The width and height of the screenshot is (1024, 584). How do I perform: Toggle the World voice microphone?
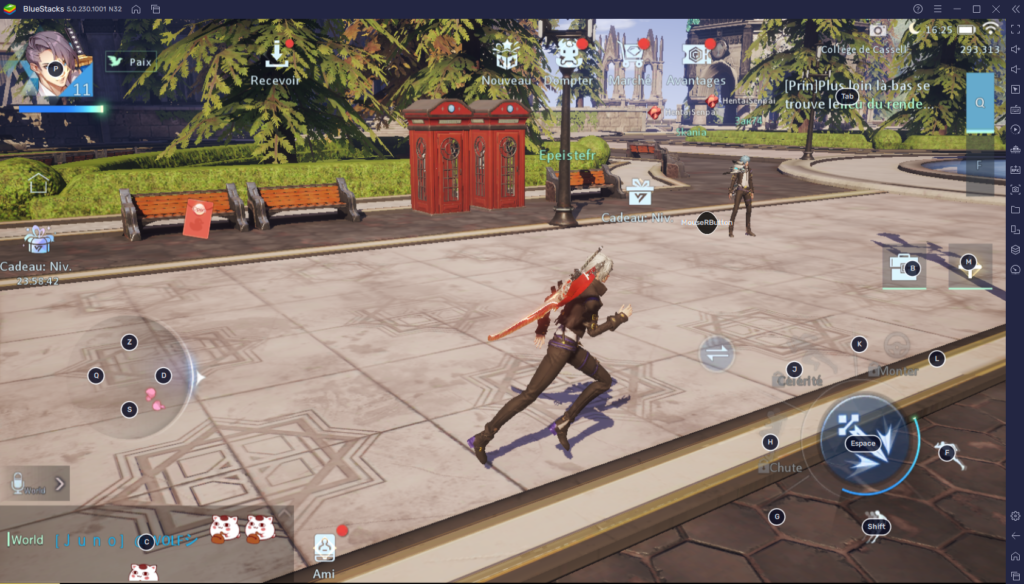[18, 484]
